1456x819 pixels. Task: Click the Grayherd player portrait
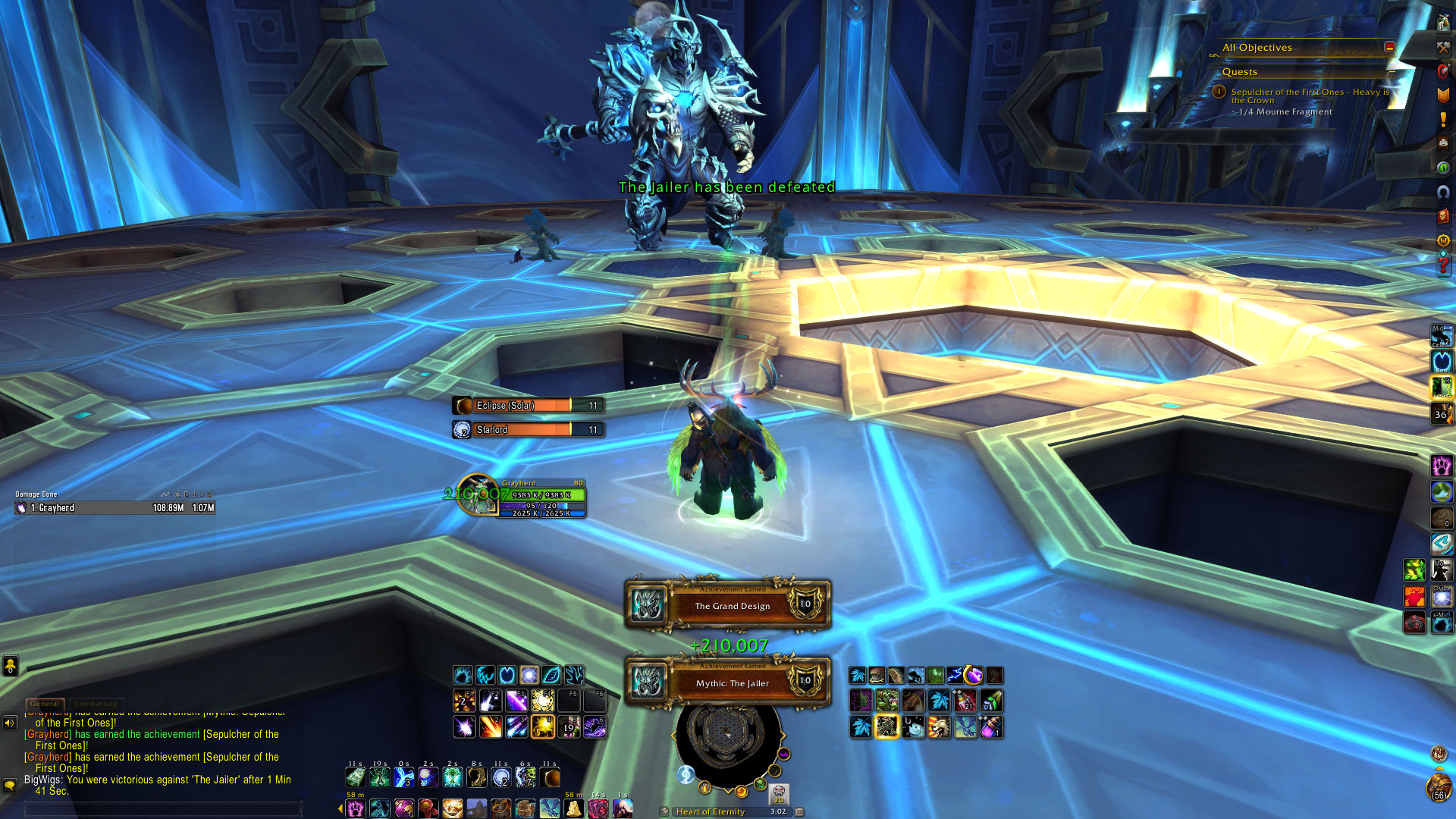click(478, 495)
